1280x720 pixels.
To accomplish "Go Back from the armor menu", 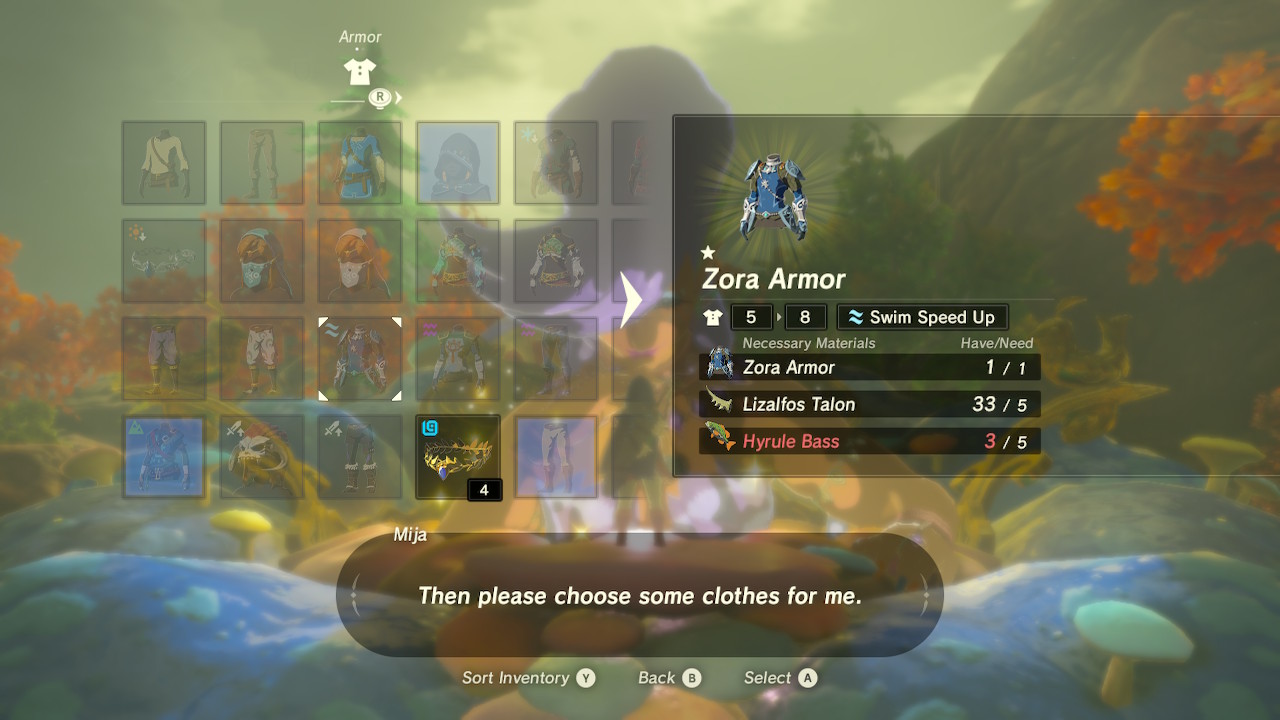I will coord(669,678).
